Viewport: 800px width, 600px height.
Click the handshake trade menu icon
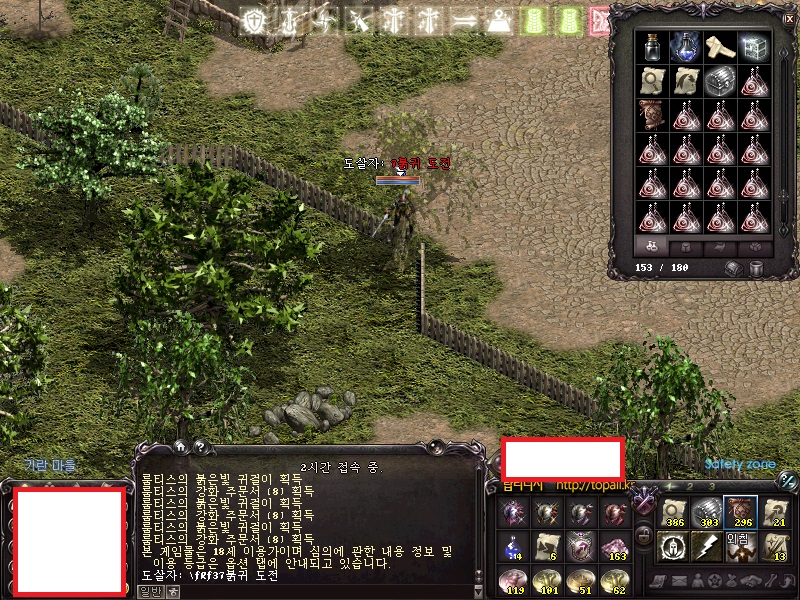click(746, 580)
